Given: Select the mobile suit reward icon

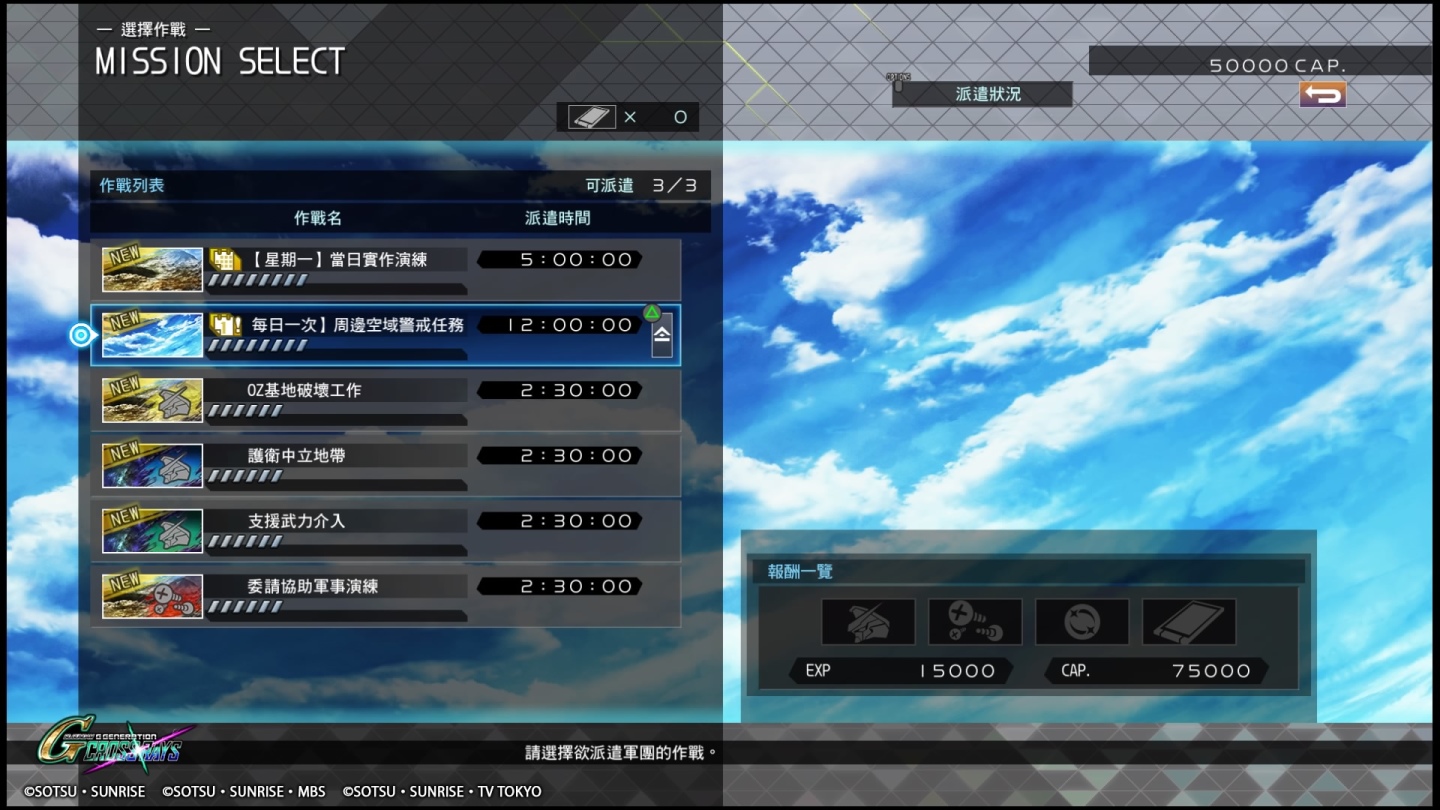Looking at the screenshot, I should pos(867,621).
